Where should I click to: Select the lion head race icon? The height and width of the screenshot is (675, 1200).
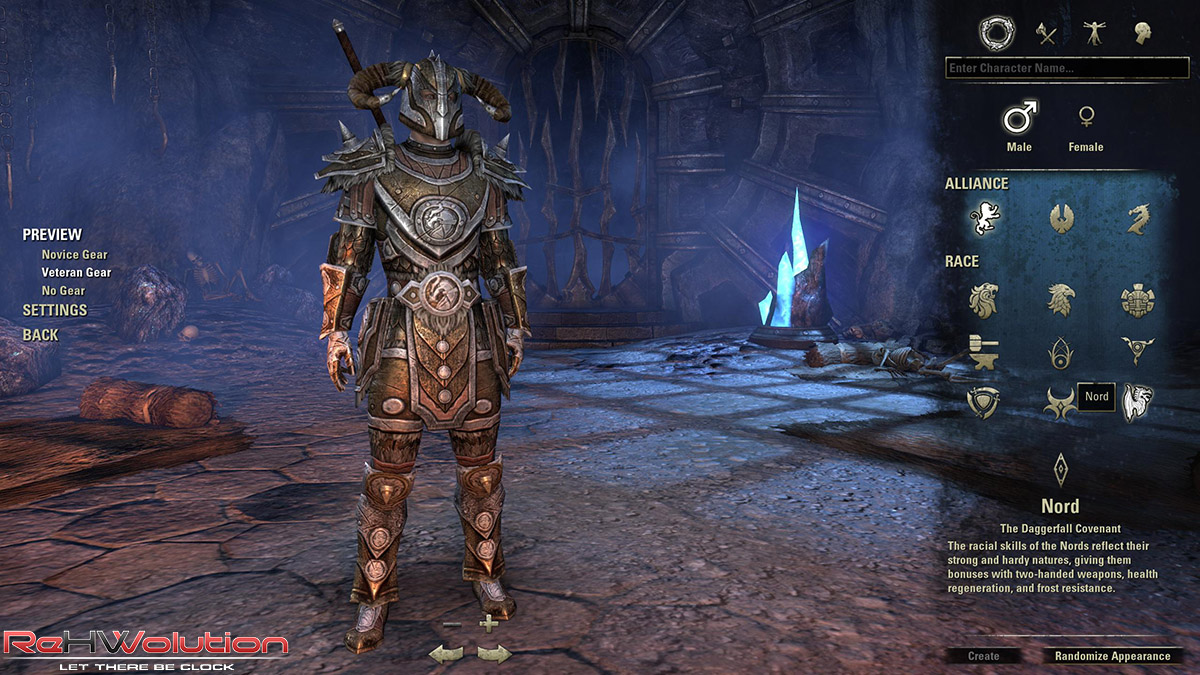(985, 299)
